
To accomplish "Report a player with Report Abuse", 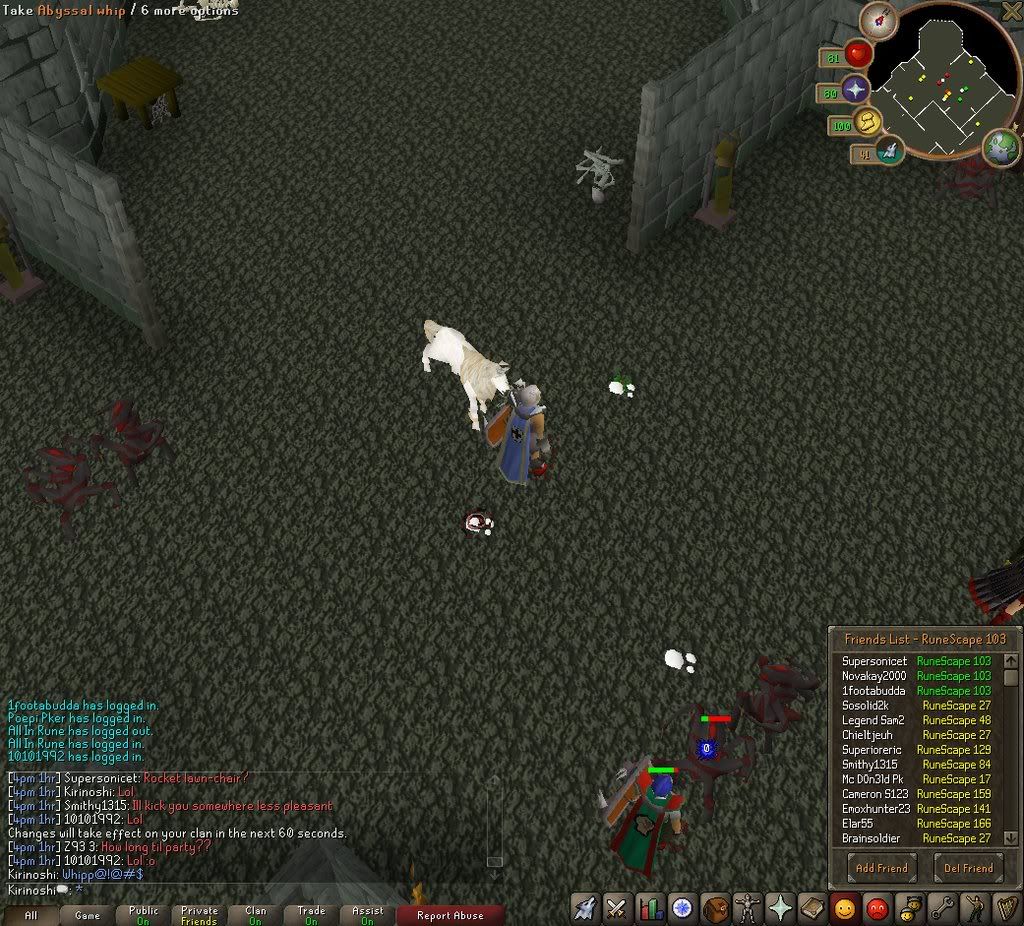I will (449, 914).
